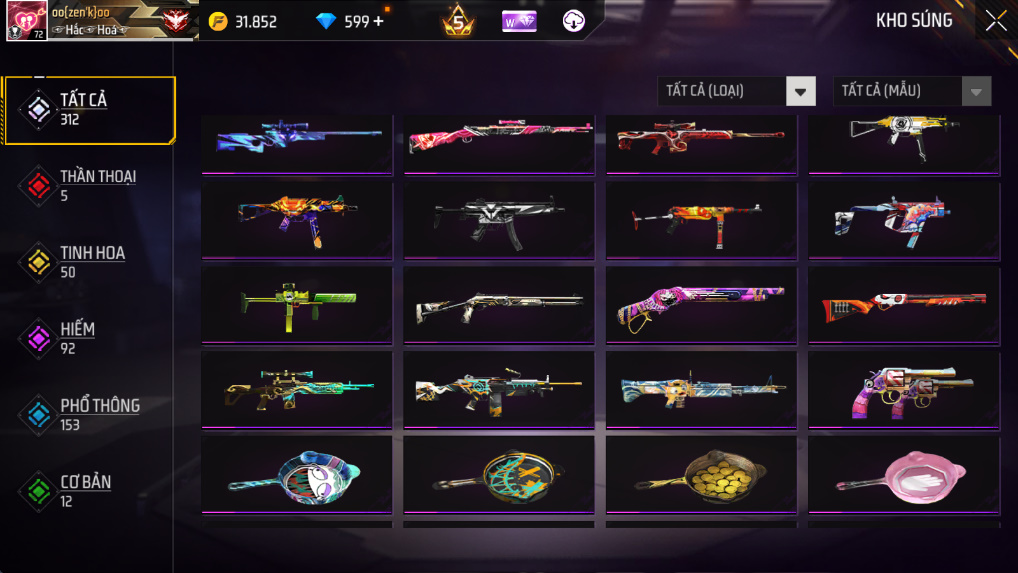Viewport: 1018px width, 573px height.
Task: Click the cloud download icon
Action: point(574,21)
